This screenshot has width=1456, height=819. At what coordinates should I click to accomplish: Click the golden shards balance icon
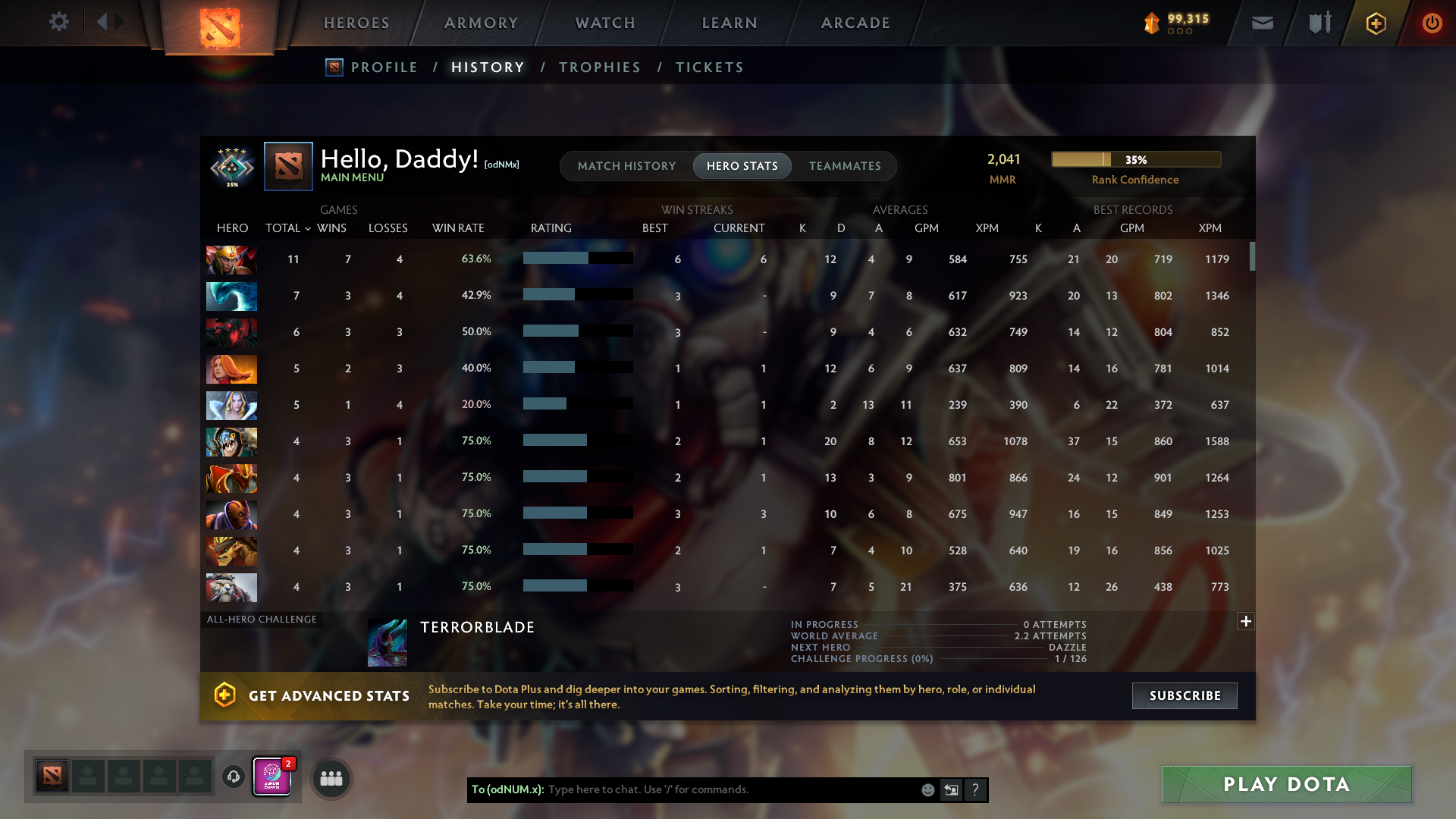click(1151, 23)
